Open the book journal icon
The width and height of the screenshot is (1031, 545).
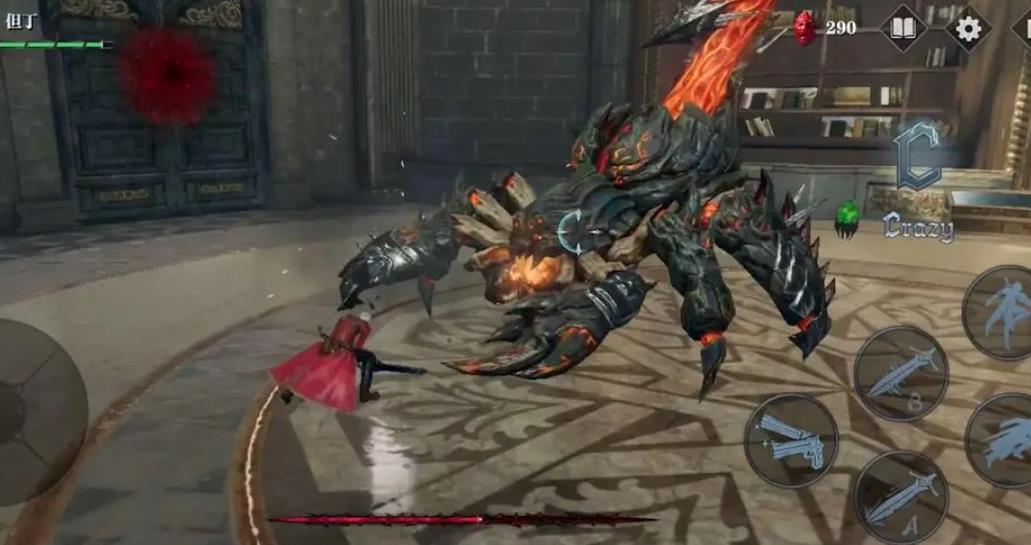pos(903,28)
